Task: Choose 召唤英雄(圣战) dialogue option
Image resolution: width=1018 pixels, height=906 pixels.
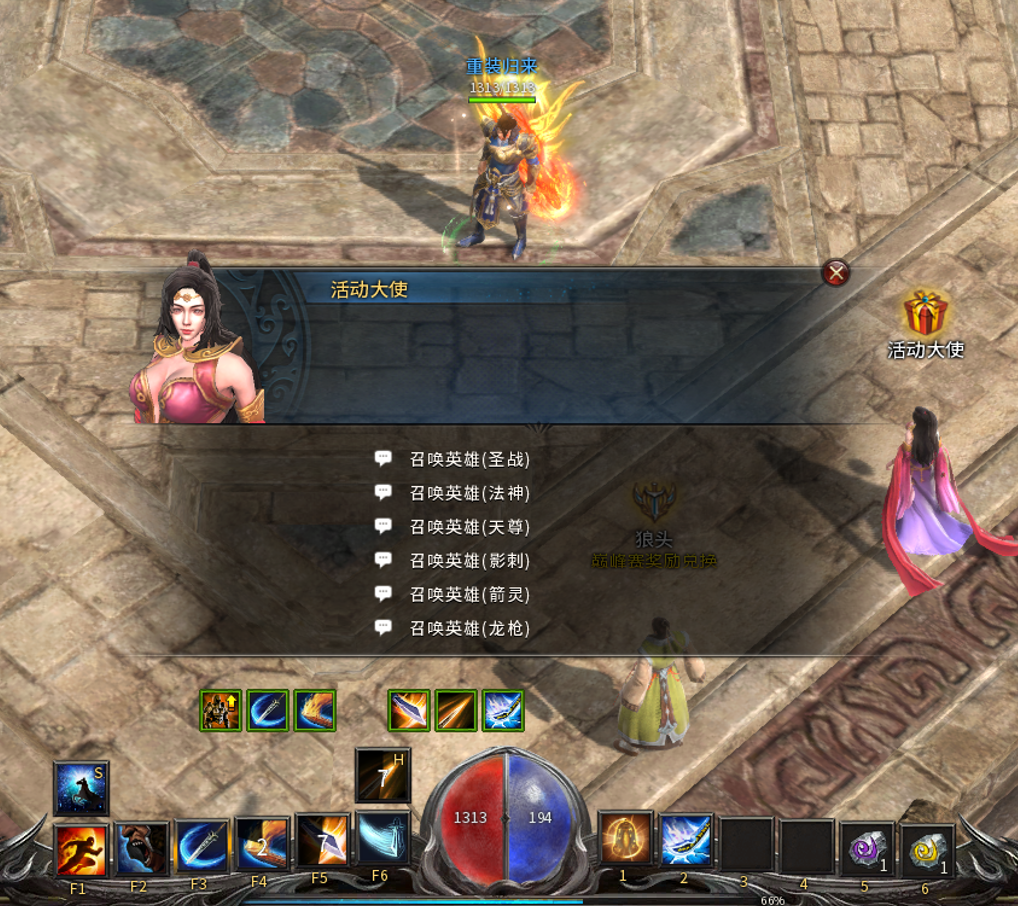Action: pos(469,459)
